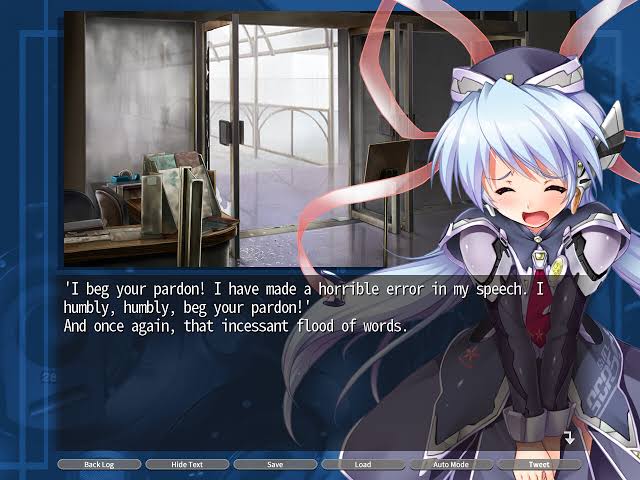
Task: Save the current game
Action: pos(275,465)
